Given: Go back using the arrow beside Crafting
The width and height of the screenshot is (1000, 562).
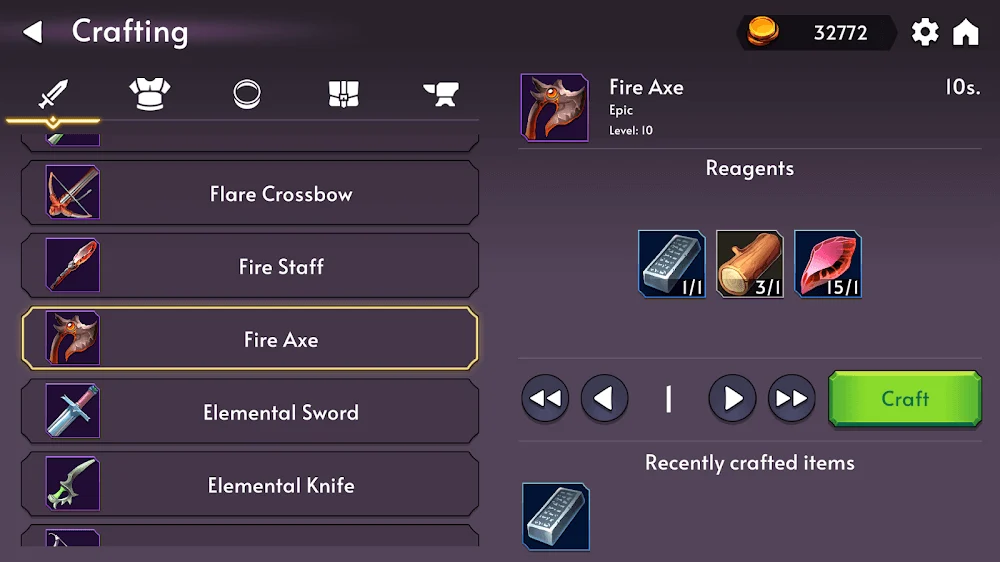Looking at the screenshot, I should 33,32.
